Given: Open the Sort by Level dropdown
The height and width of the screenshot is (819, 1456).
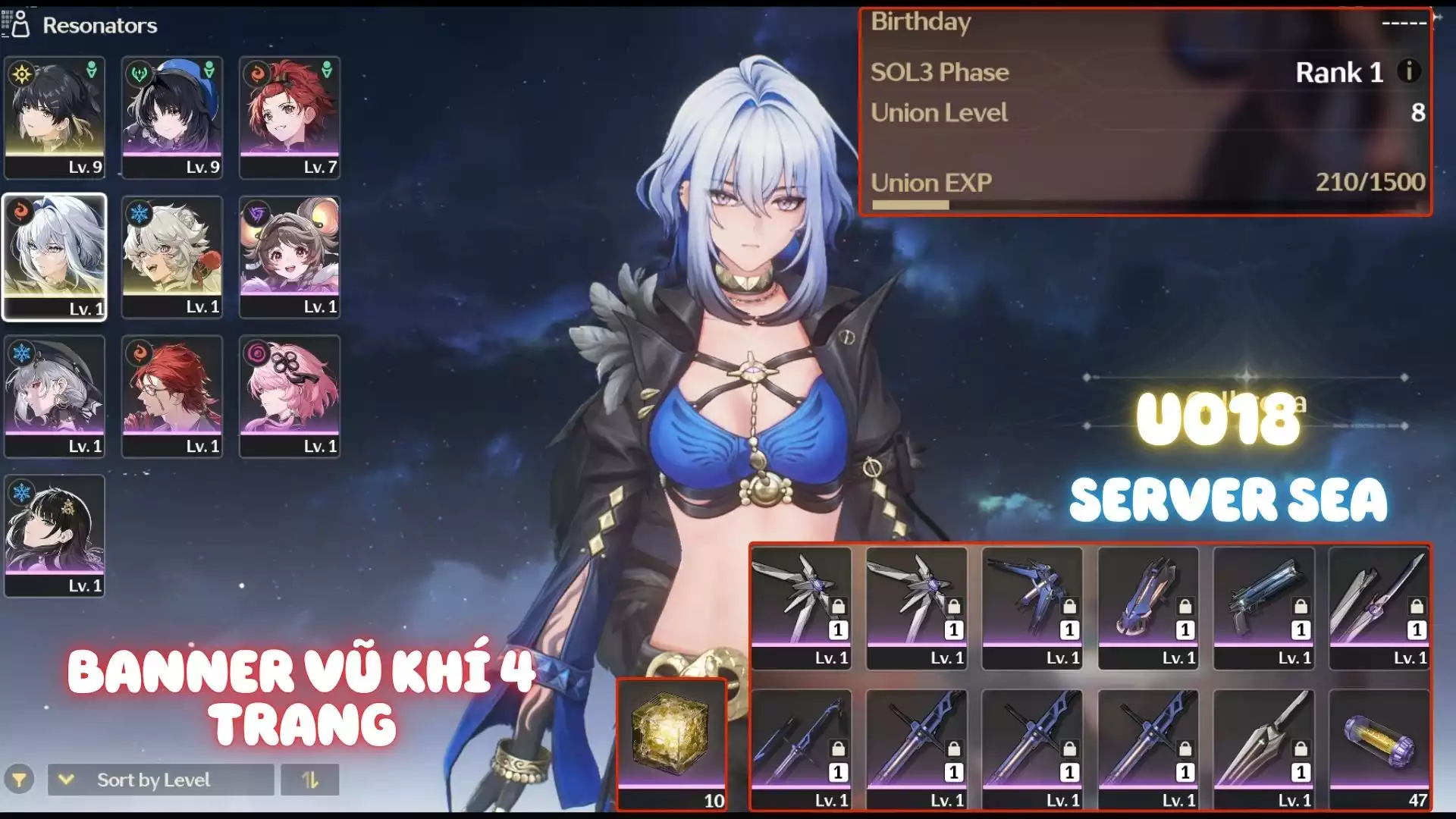Looking at the screenshot, I should [x=161, y=780].
